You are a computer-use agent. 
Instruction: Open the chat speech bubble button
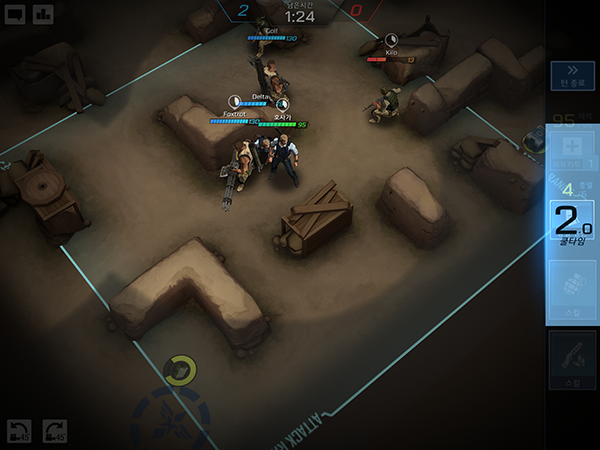pyautogui.click(x=15, y=14)
